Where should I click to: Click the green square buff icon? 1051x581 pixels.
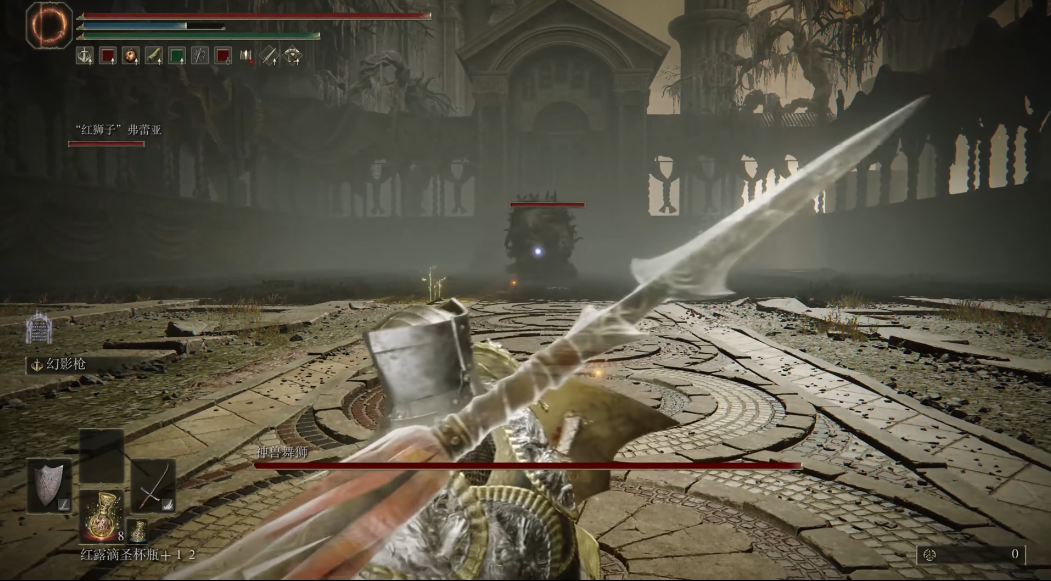point(177,56)
